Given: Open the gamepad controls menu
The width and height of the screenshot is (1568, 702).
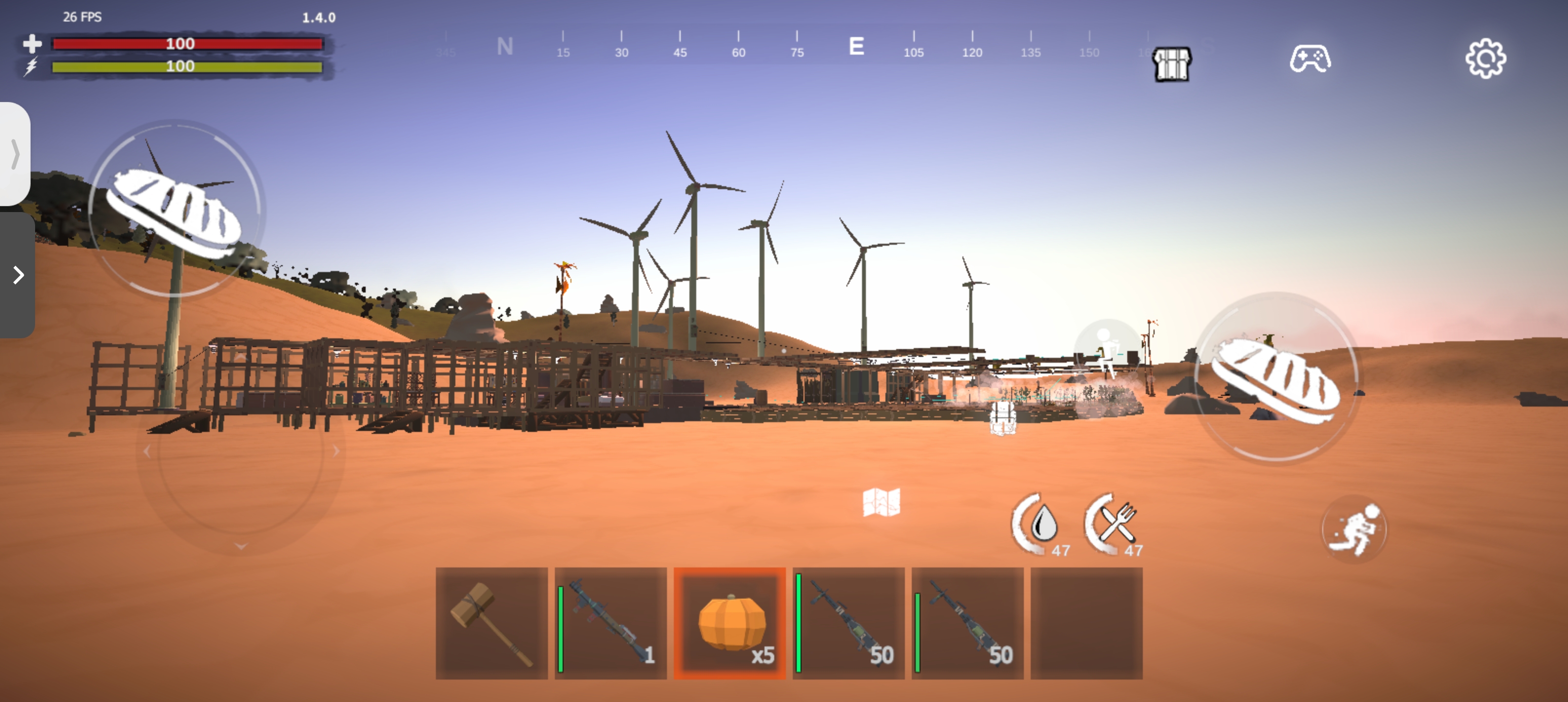Looking at the screenshot, I should click(1310, 59).
